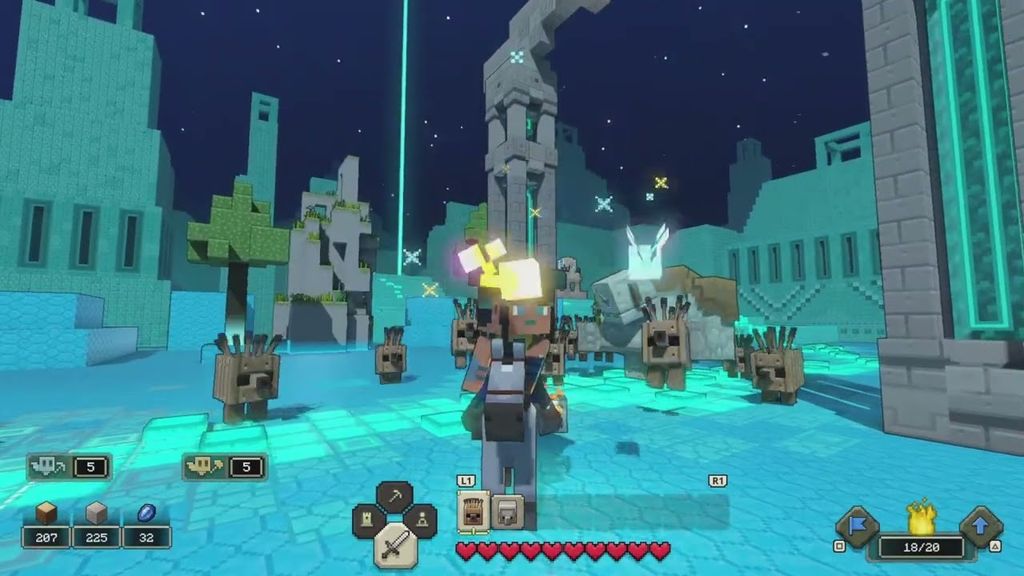Click the blue up-arrow icon

click(979, 524)
